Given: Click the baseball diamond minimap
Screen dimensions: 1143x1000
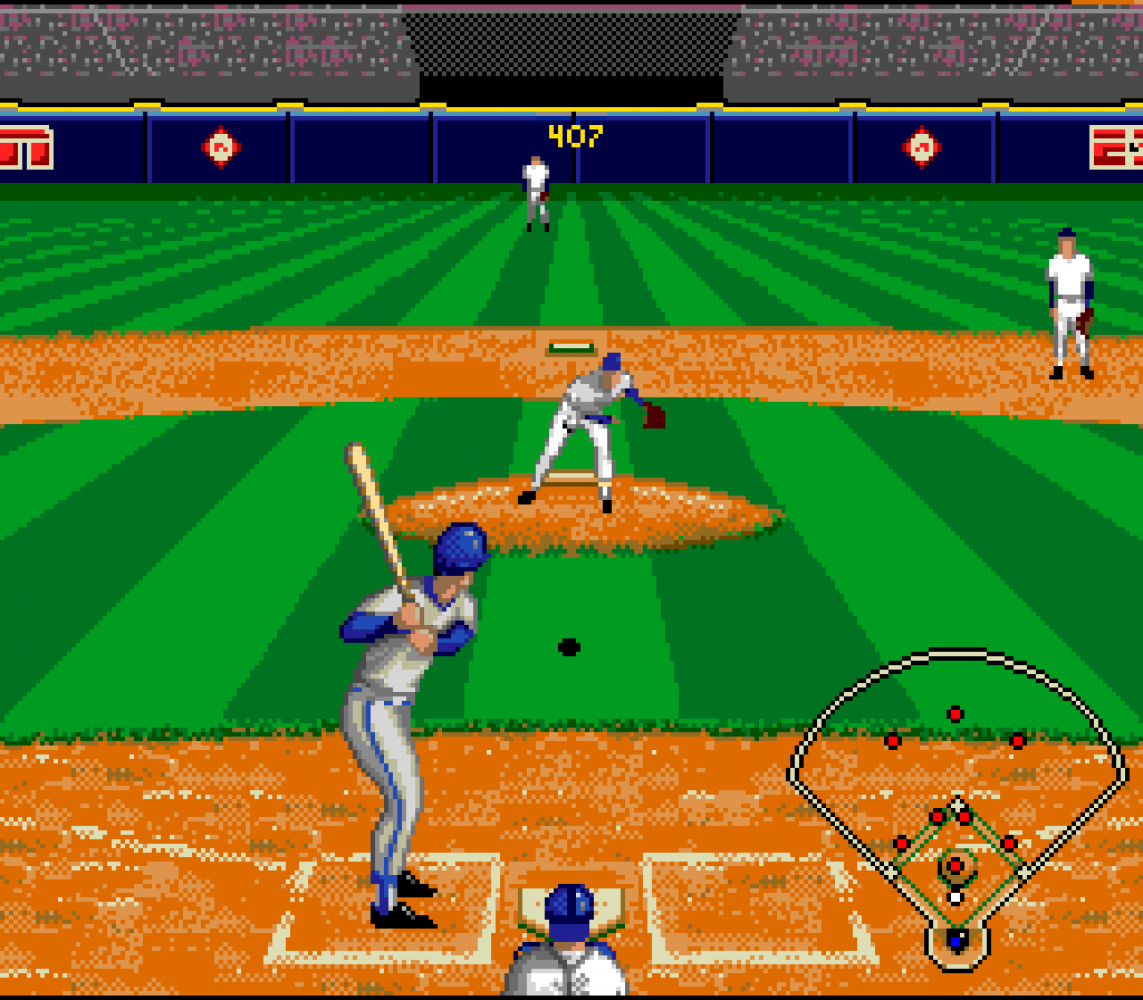Looking at the screenshot, I should (x=957, y=800).
